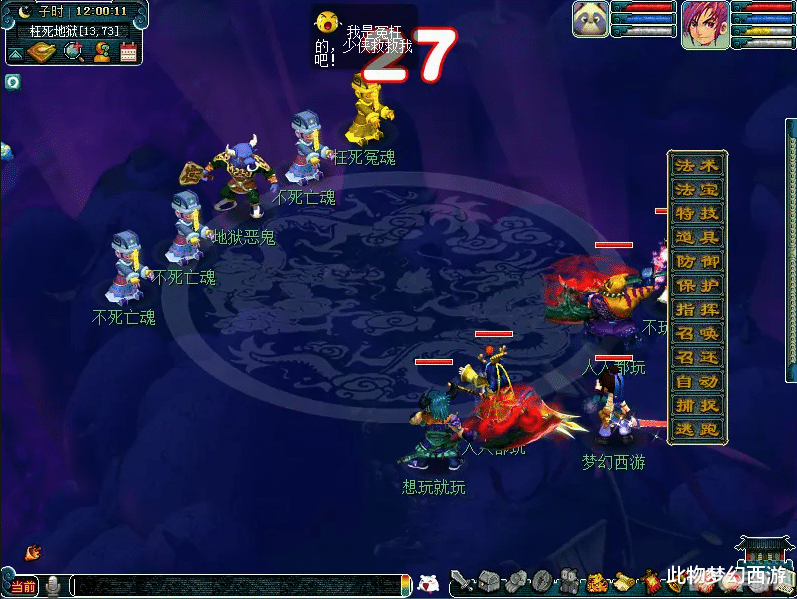Click the microphone voice chat icon
This screenshot has height=599, width=797.
53,586
